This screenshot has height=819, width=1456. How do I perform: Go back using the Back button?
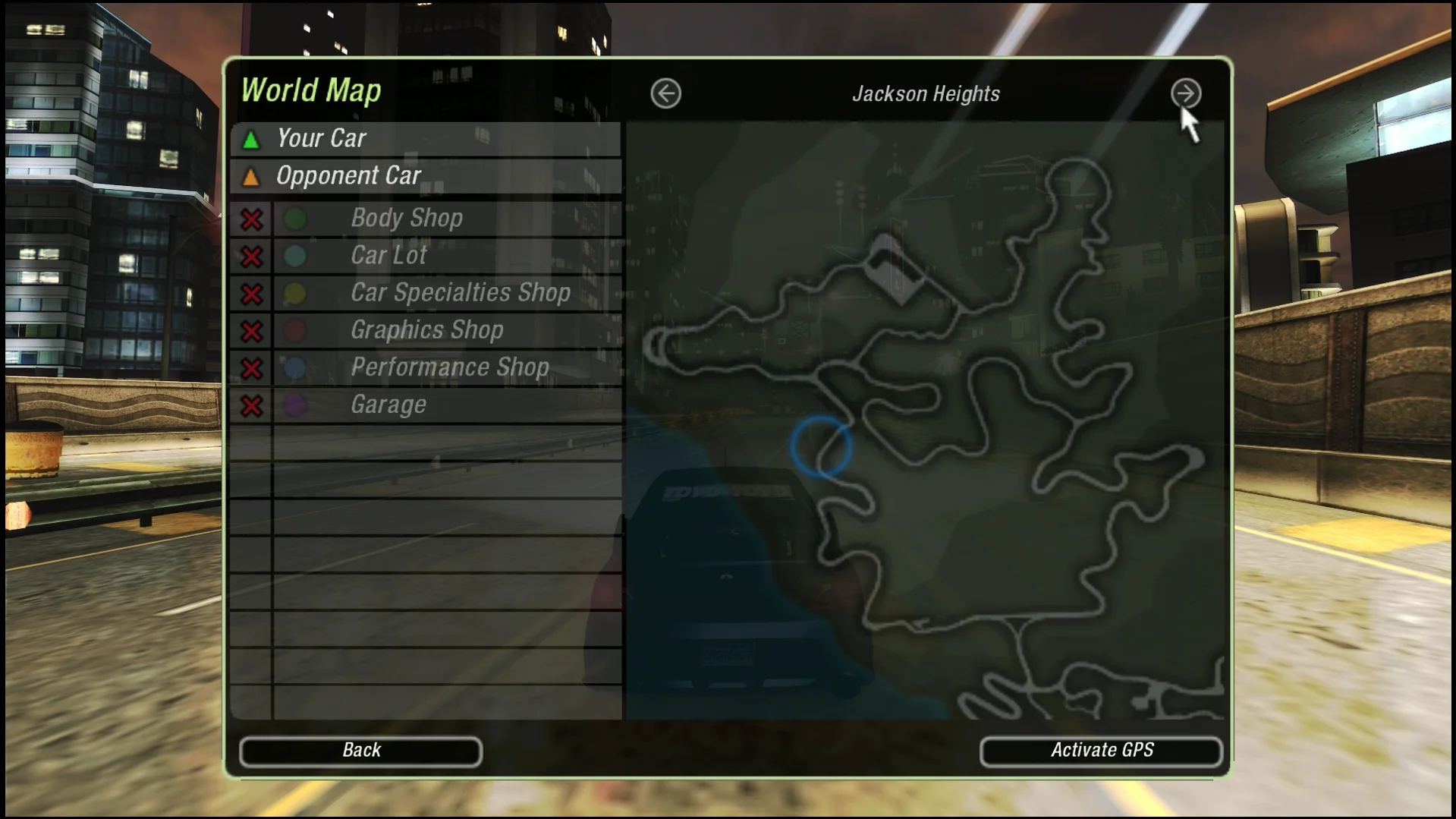tap(360, 751)
